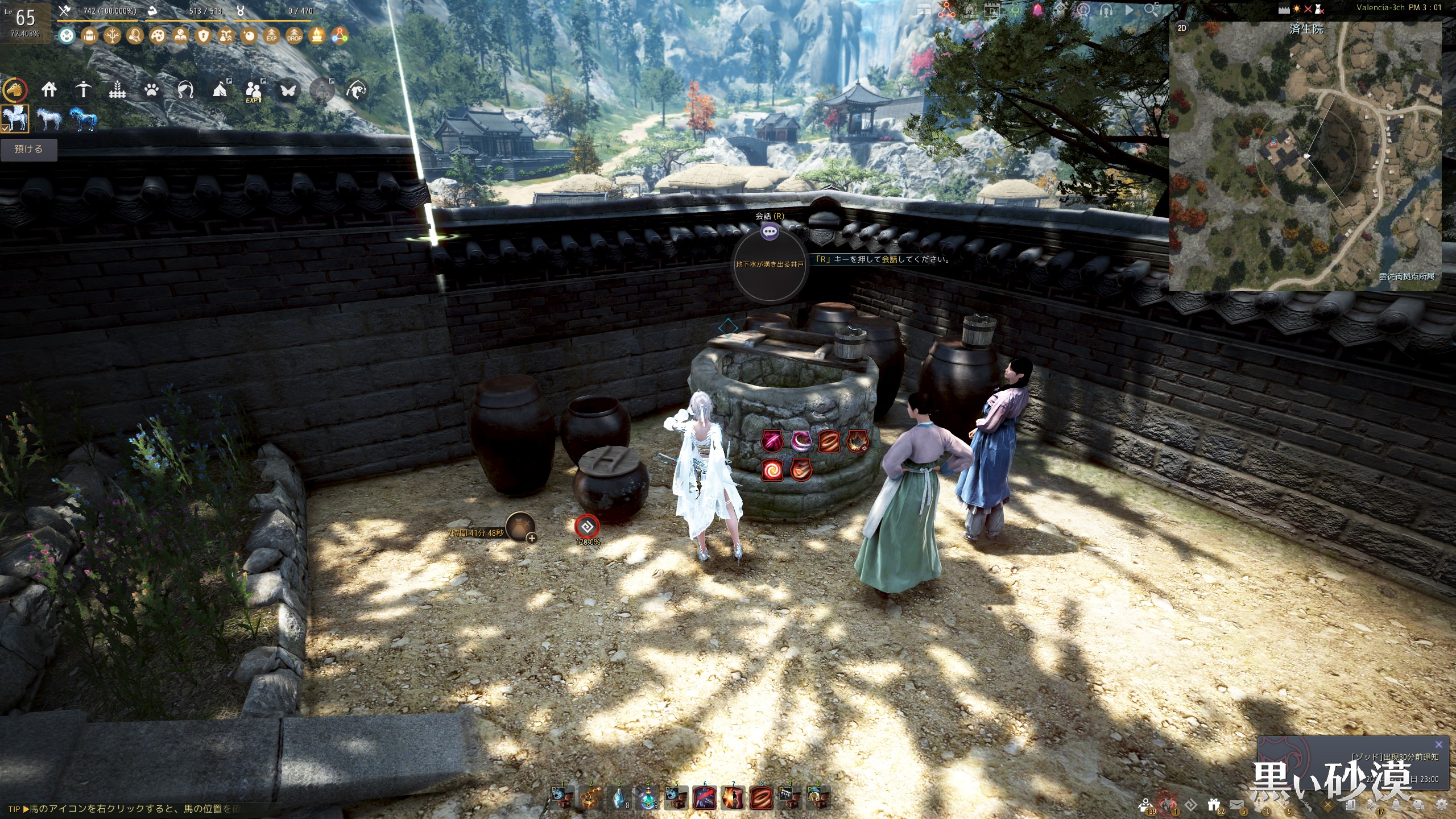Screen dimensions: 1456x819
Task: Open the fishing rod and fish icon
Action: click(x=356, y=89)
